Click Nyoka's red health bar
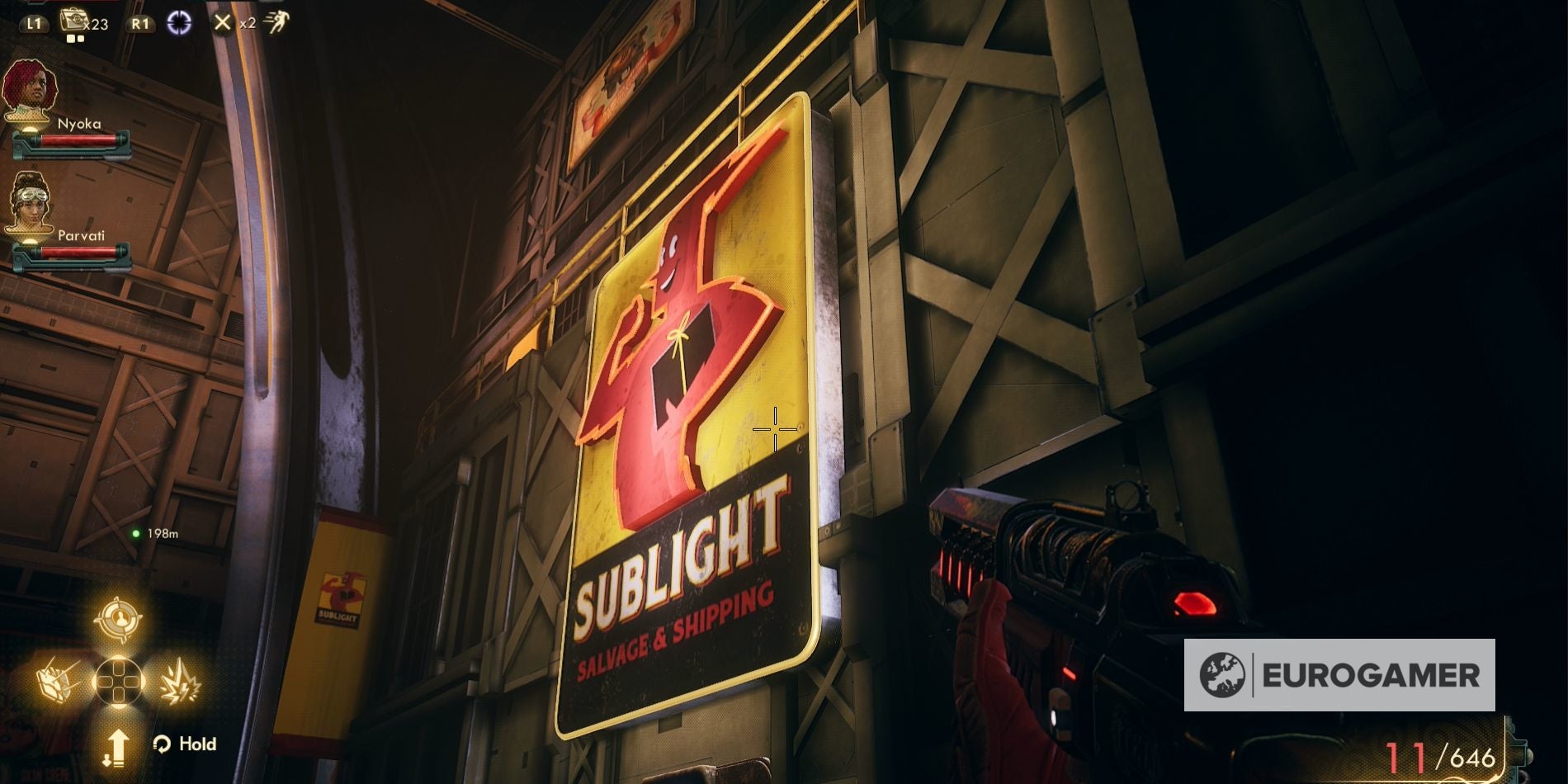Viewport: 1568px width, 784px height. click(x=74, y=140)
